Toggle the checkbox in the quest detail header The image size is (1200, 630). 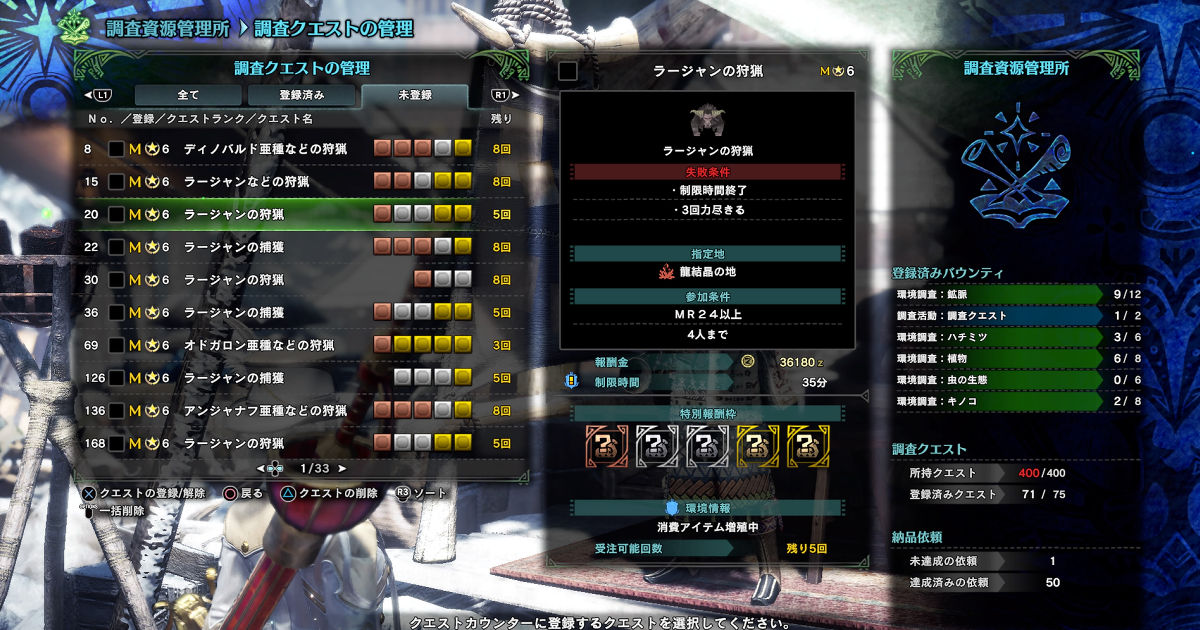(x=568, y=71)
